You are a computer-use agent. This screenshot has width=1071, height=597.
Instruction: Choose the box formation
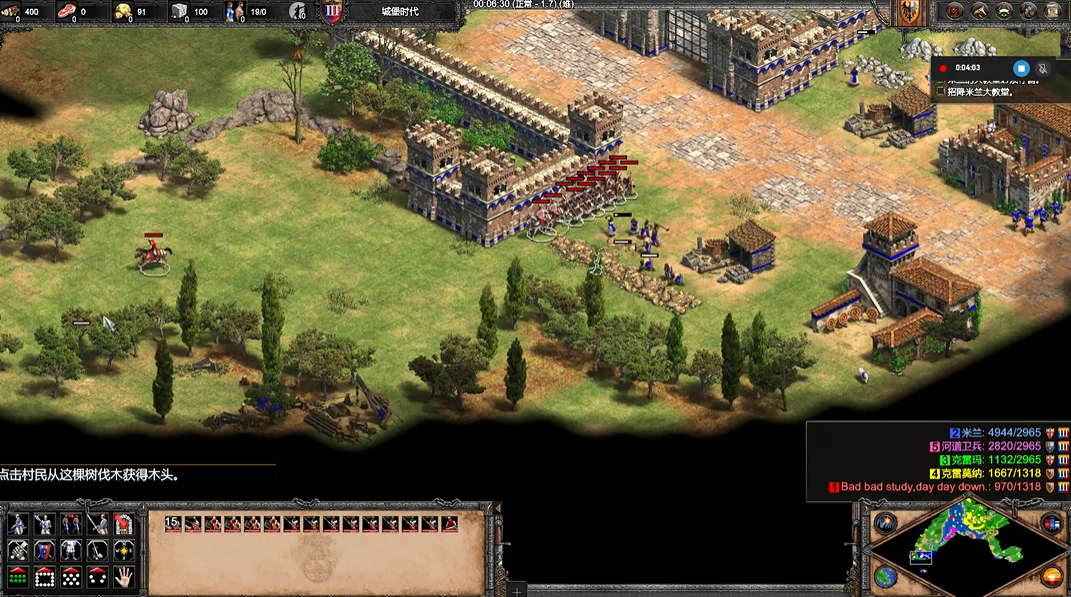(44, 577)
